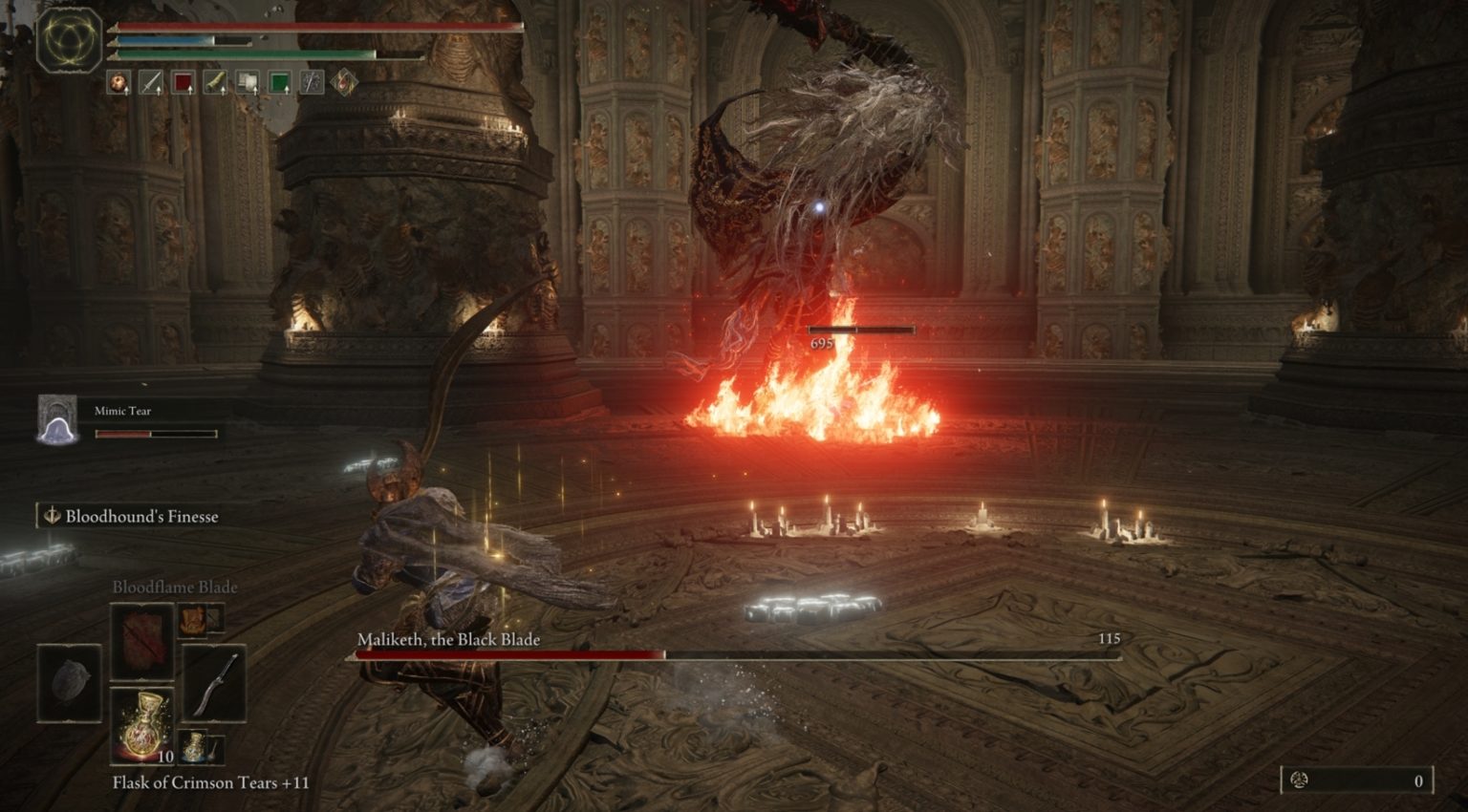1468x812 pixels.
Task: Click the Flask of Crimson Tears icon
Action: (141, 726)
